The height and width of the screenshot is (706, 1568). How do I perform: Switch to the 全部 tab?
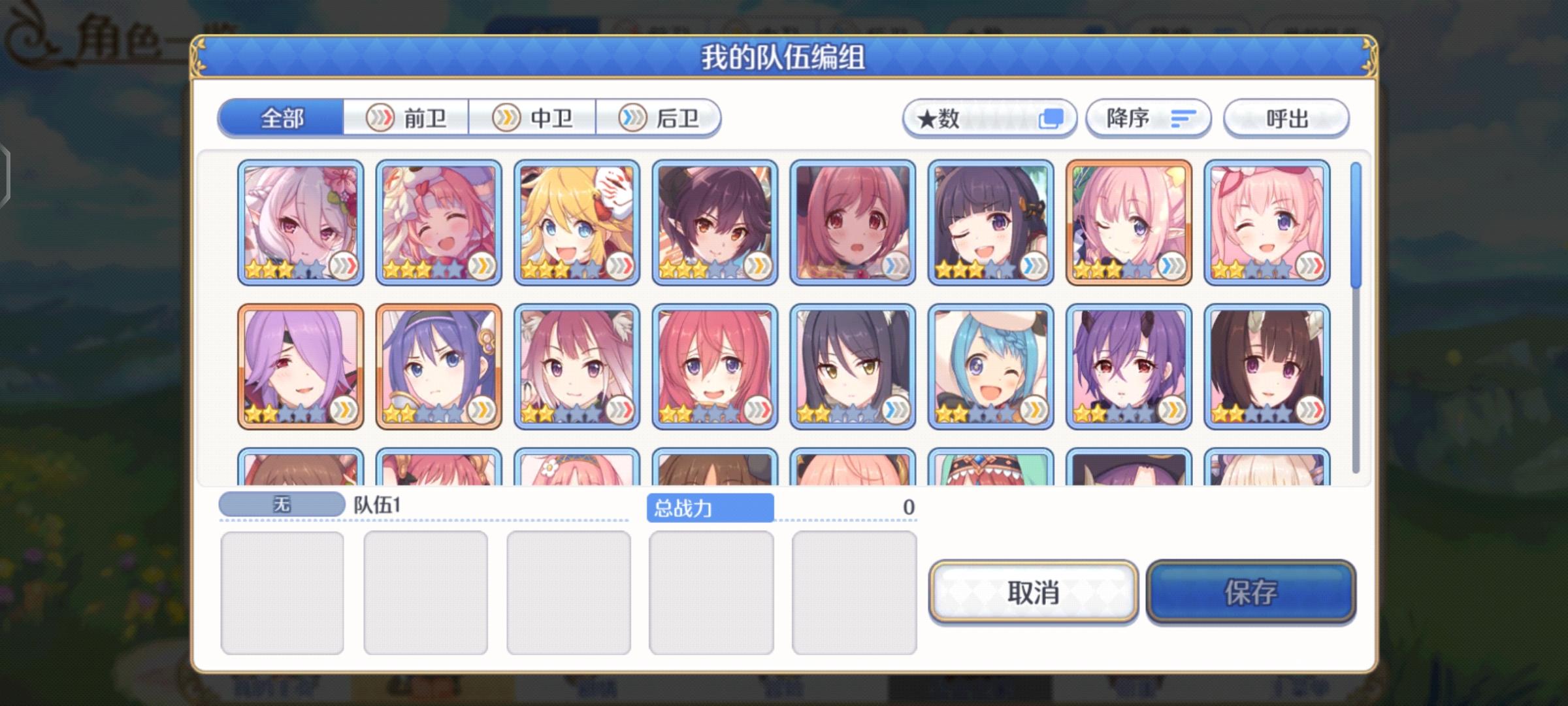tap(281, 119)
